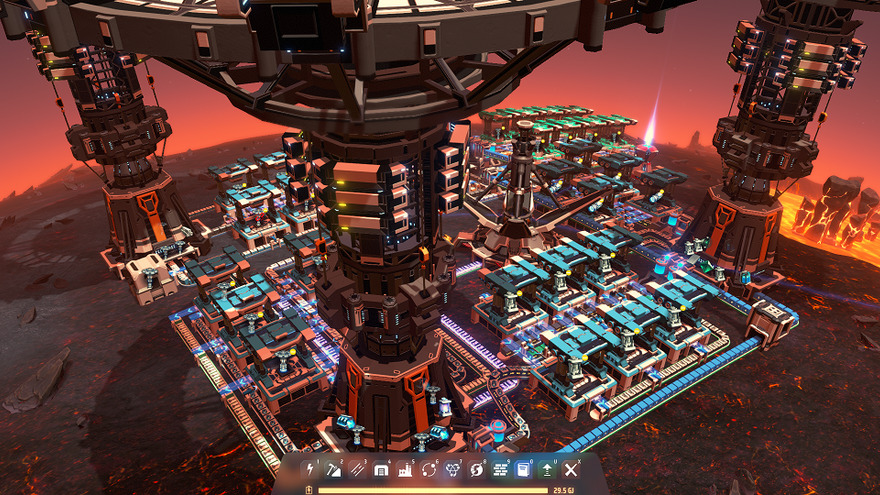Open the brick wall foundation category

click(x=500, y=468)
